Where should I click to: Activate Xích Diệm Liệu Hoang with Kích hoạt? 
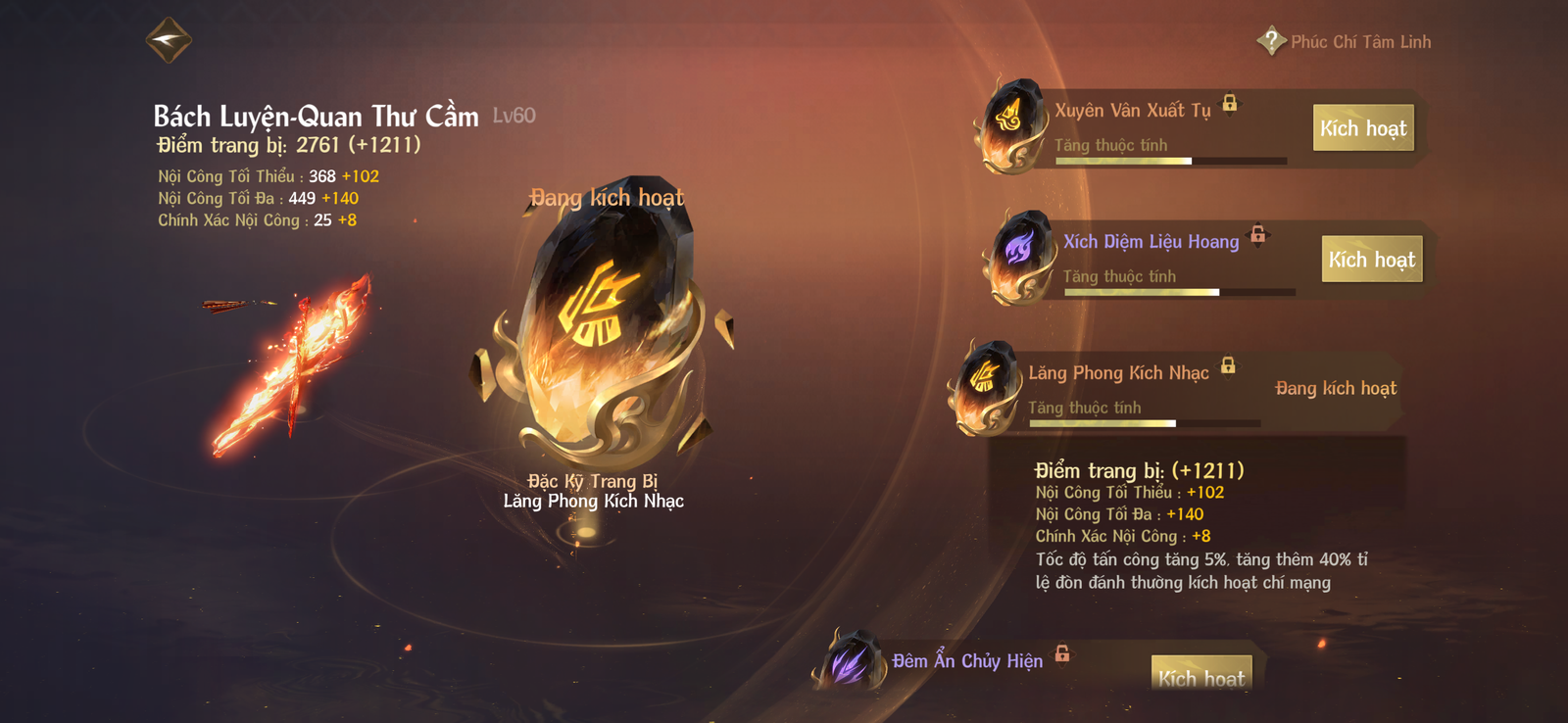pyautogui.click(x=1371, y=260)
